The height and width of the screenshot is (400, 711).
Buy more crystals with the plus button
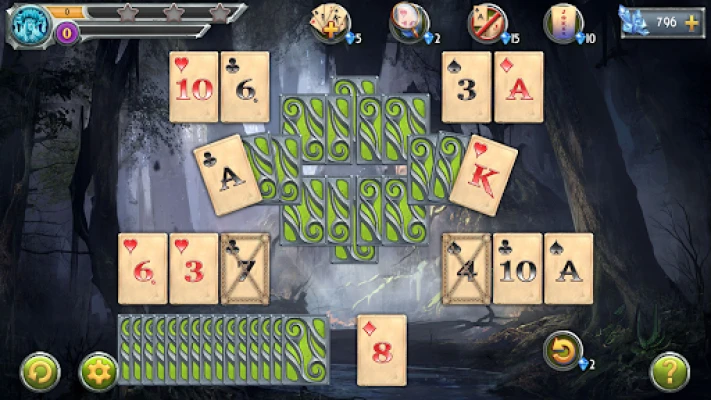click(691, 21)
